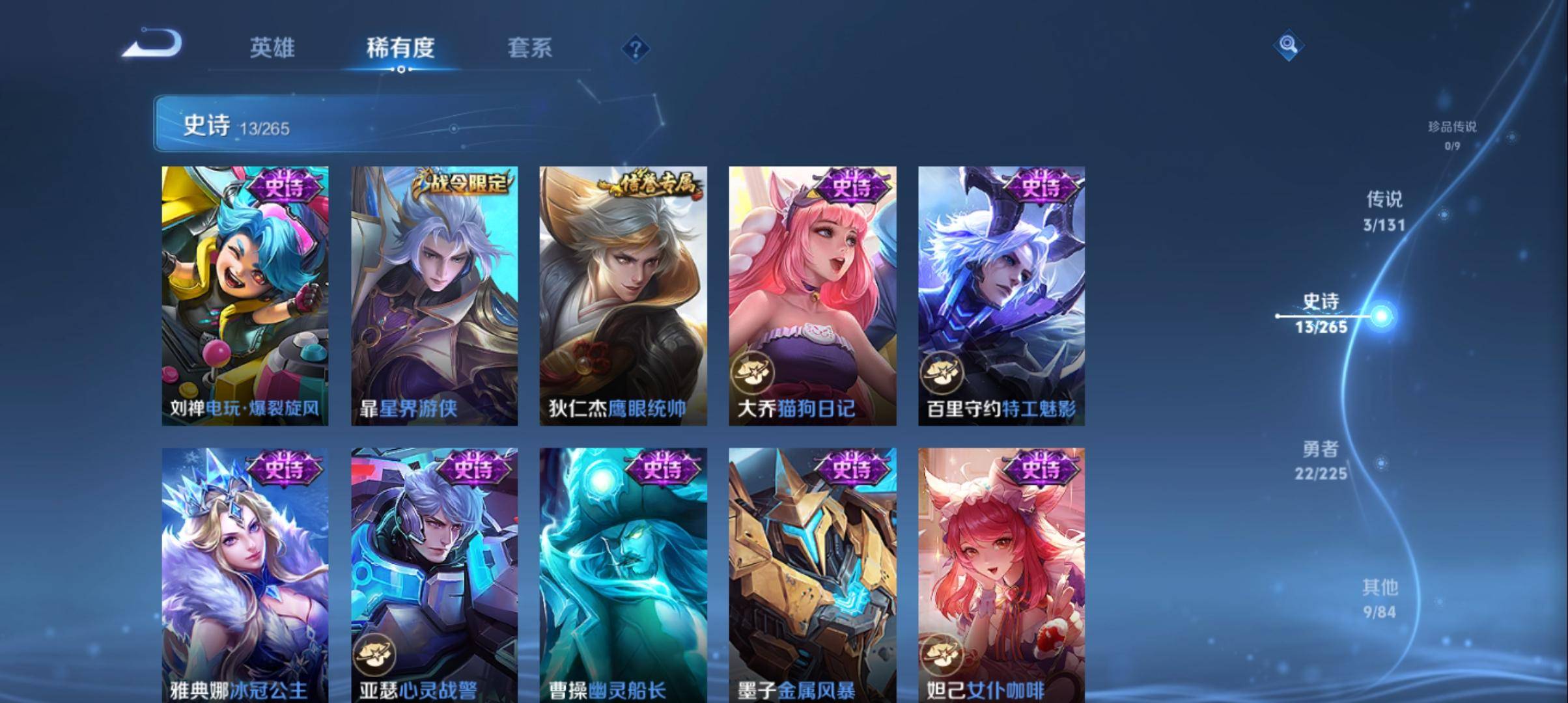Jump to 传说 rarity section
This screenshot has width=1568, height=703.
click(x=1384, y=211)
